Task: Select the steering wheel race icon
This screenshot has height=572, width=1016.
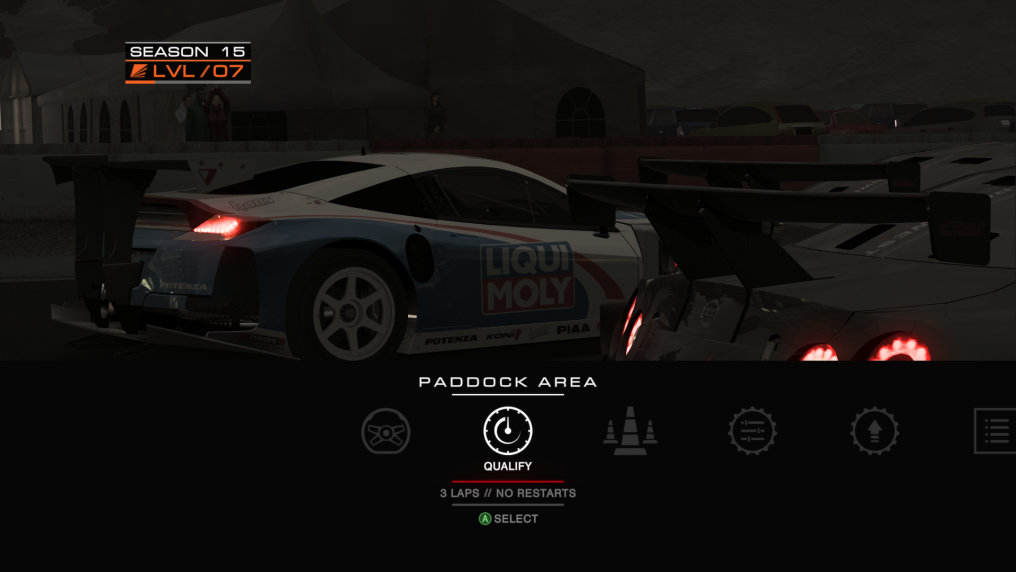Action: click(386, 432)
